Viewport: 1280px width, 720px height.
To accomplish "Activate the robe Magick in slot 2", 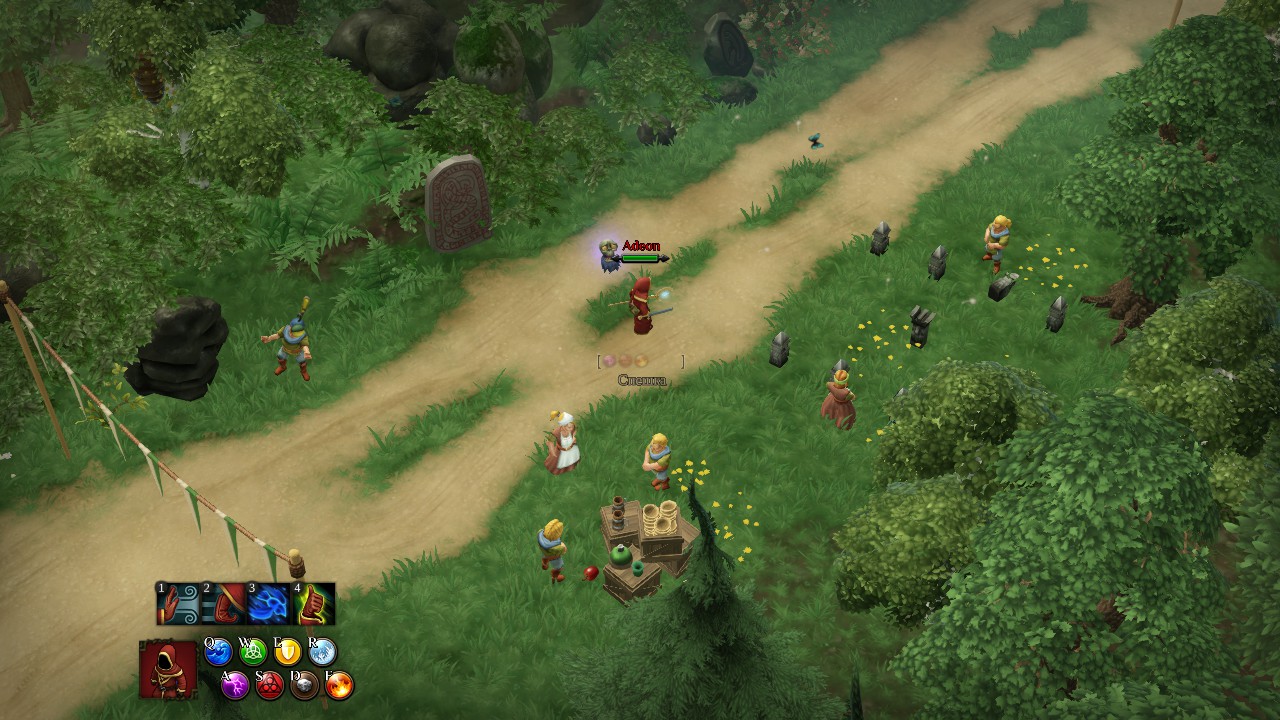I will [222, 604].
